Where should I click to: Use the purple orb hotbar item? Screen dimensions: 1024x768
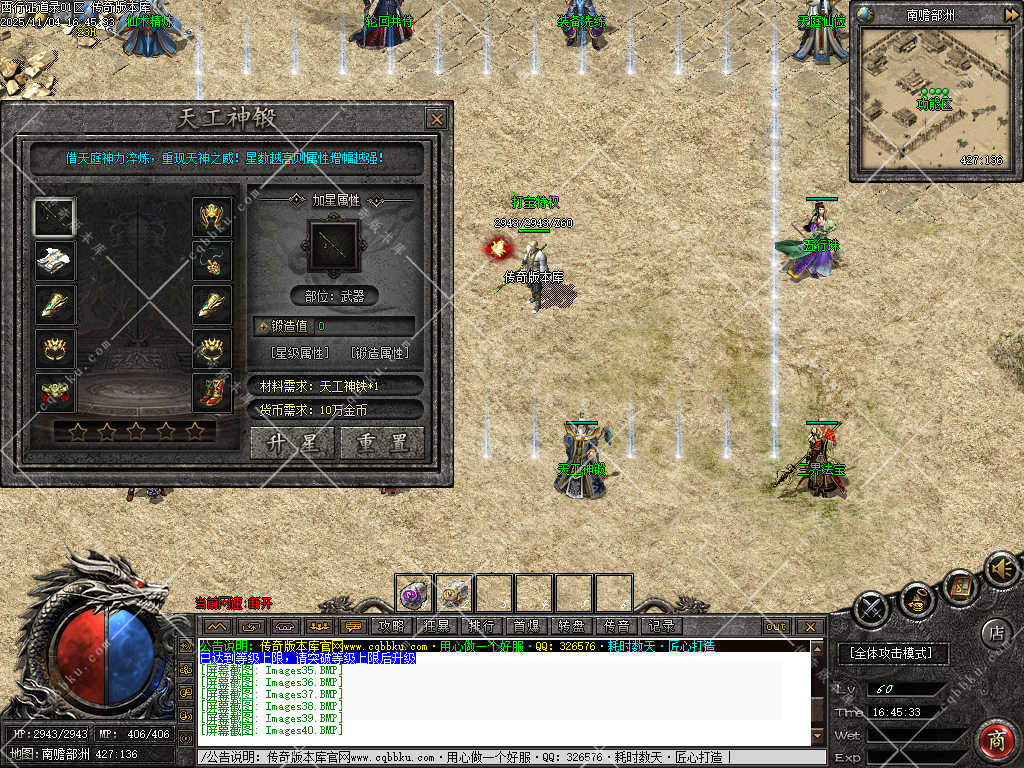(x=413, y=593)
